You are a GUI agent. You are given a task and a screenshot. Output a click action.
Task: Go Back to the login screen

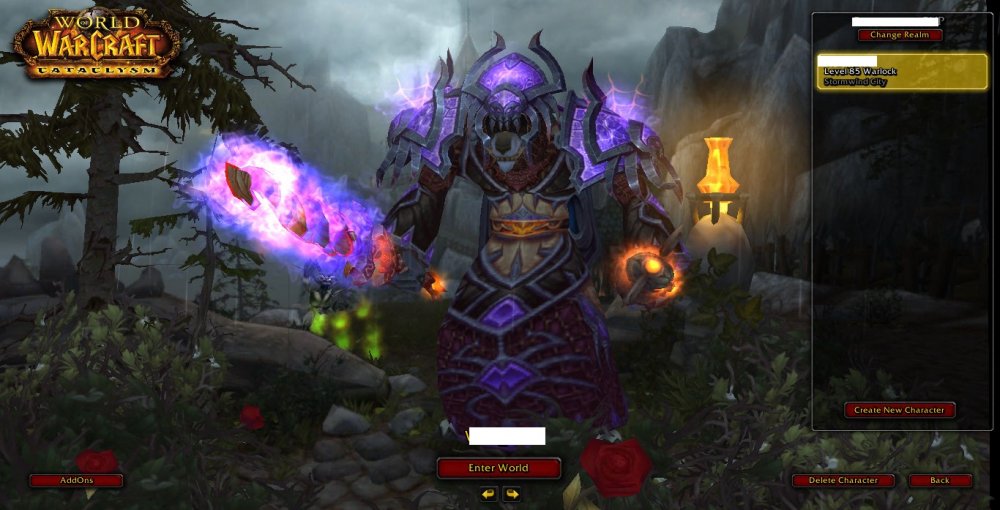pyautogui.click(x=940, y=481)
